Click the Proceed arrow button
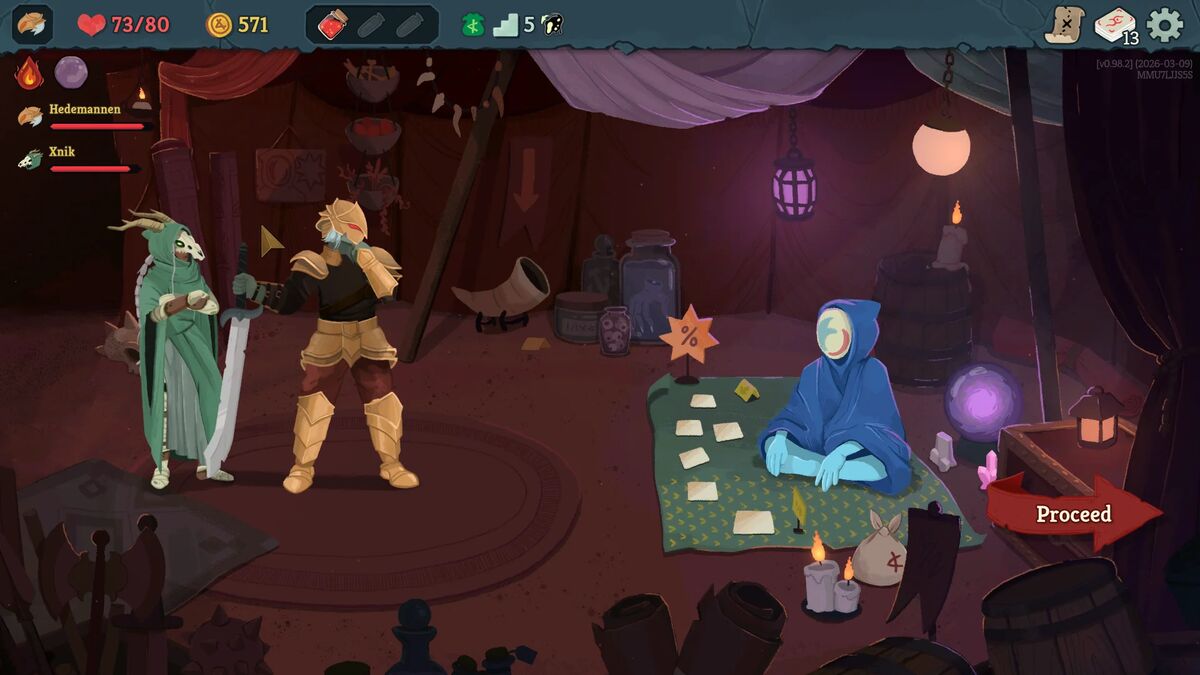Viewport: 1200px width, 675px height. click(1073, 514)
